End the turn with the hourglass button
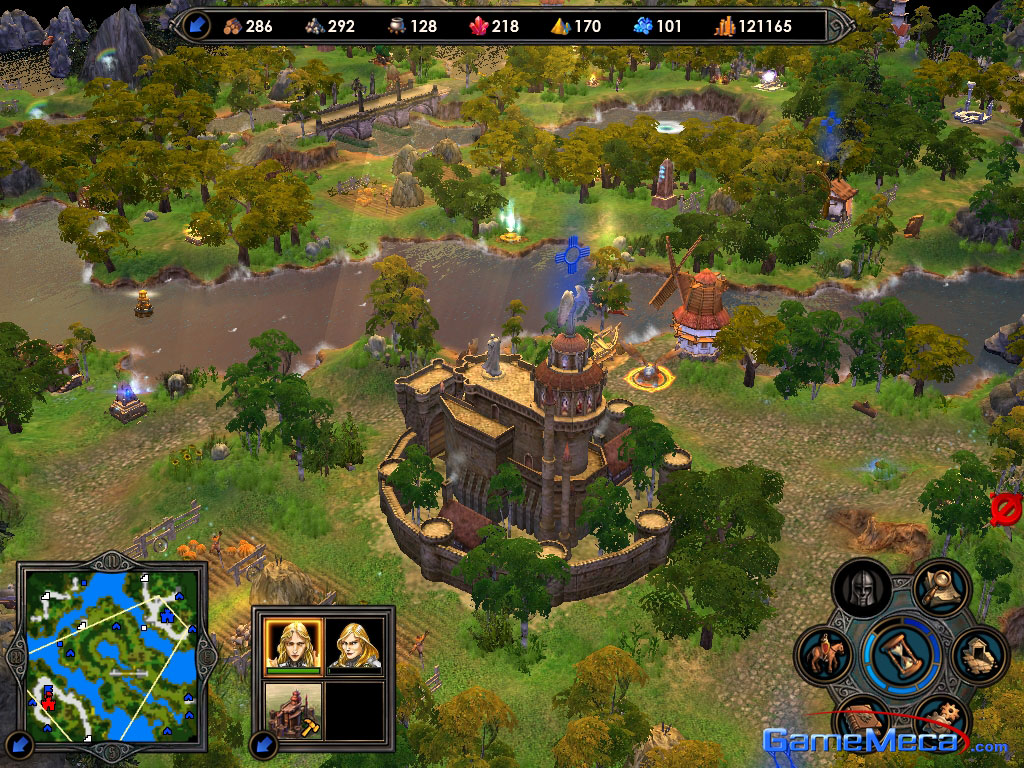This screenshot has width=1024, height=768. (901, 653)
